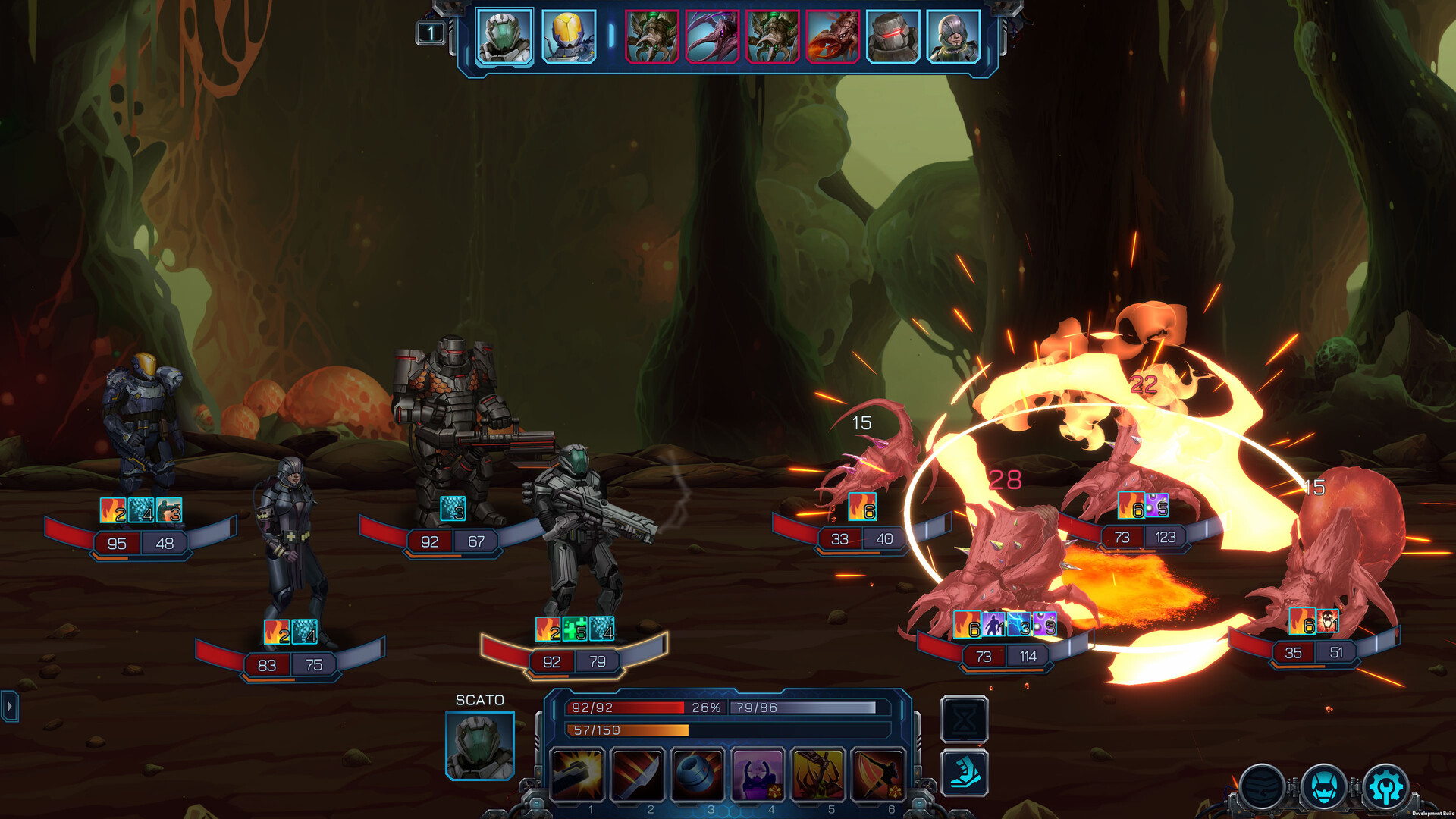Choose the purple-eyed alien turn portrait
The image size is (1456, 819).
click(x=712, y=36)
